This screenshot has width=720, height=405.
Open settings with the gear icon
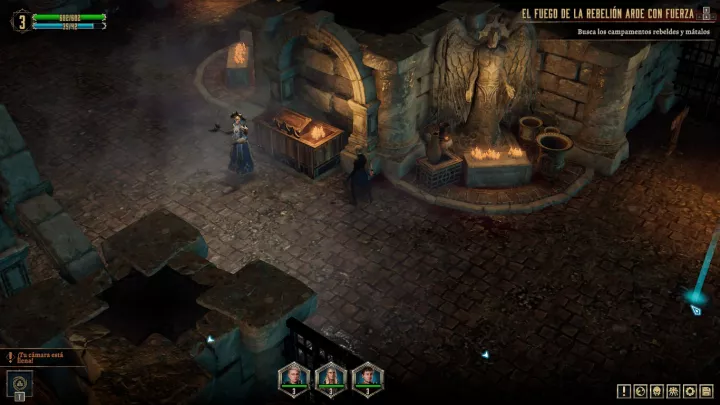(x=689, y=391)
